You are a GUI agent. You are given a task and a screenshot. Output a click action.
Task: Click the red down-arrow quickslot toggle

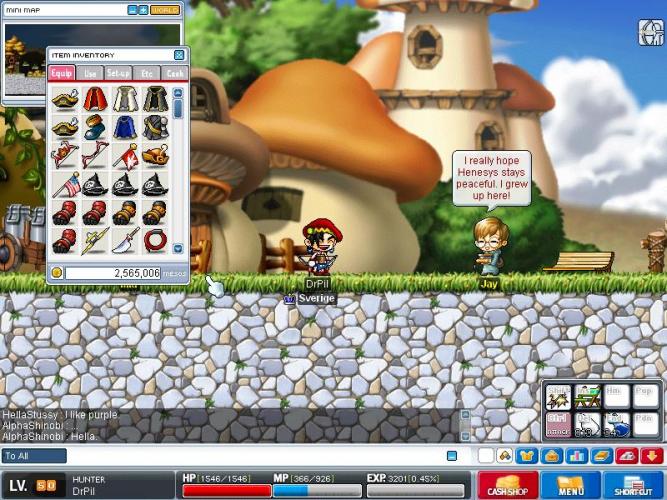651,456
